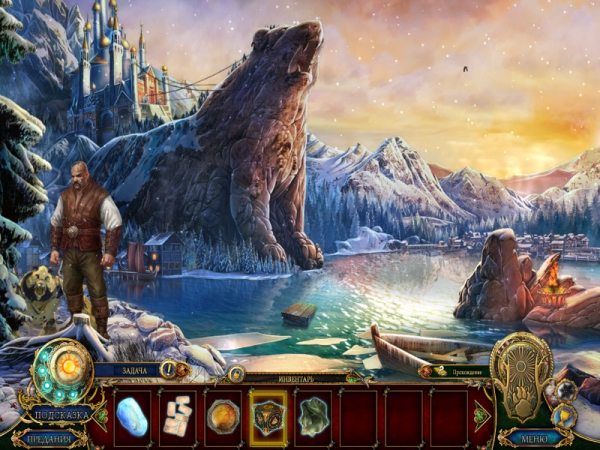Open the Предания lore journal
This screenshot has height=450, width=600.
[x=48, y=437]
